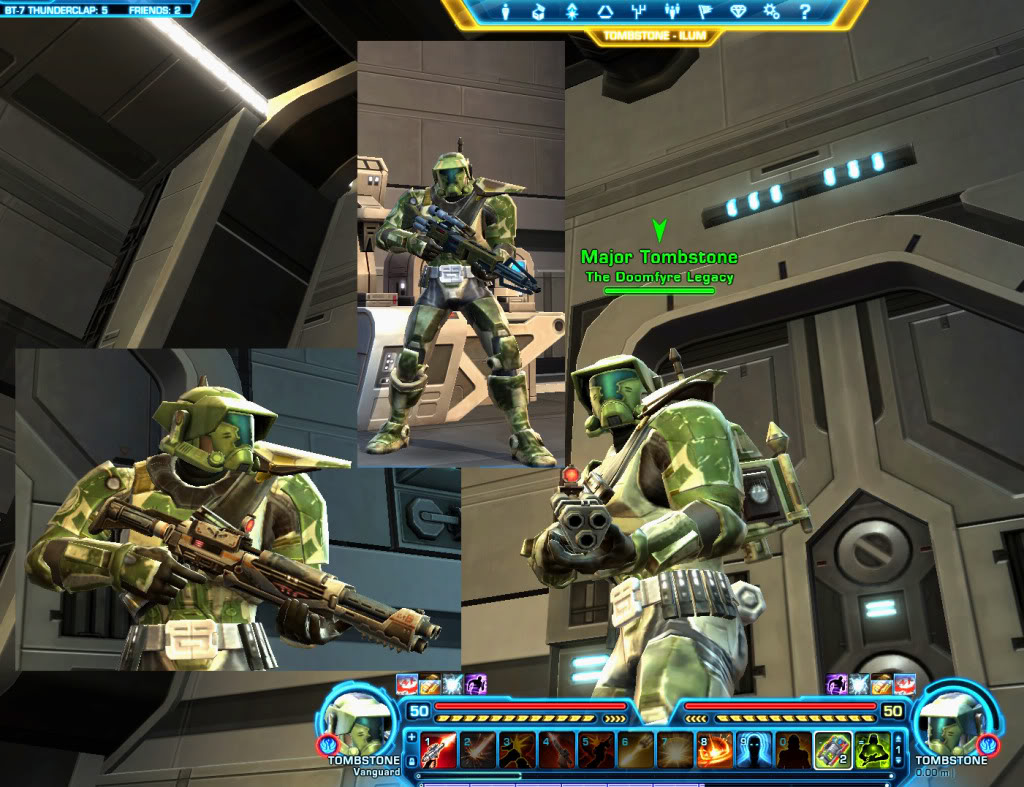Open the character sheet person icon
This screenshot has height=787, width=1024.
click(x=505, y=12)
